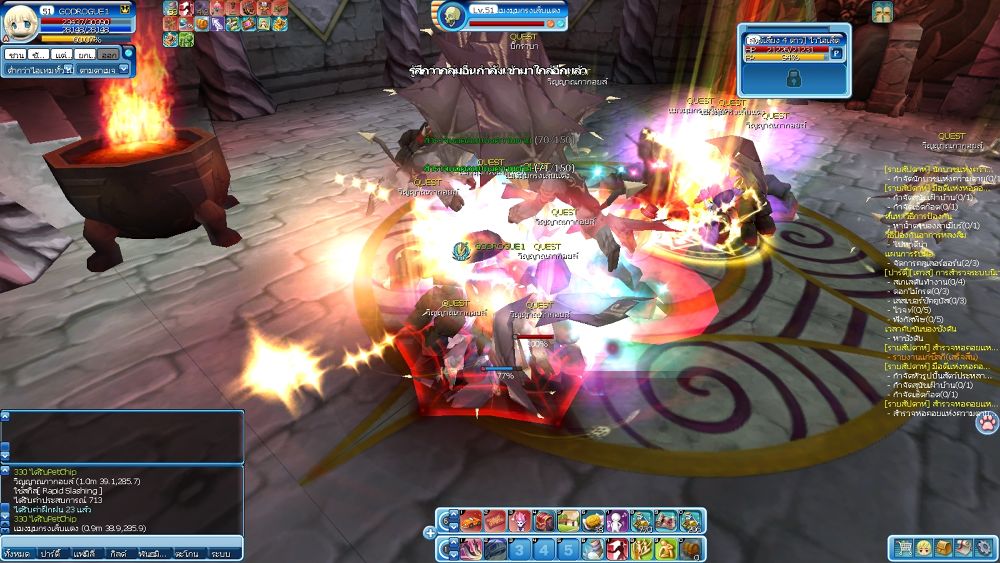Switch to the ทั้งหมด chat tab
1000x563 pixels.
coord(16,553)
